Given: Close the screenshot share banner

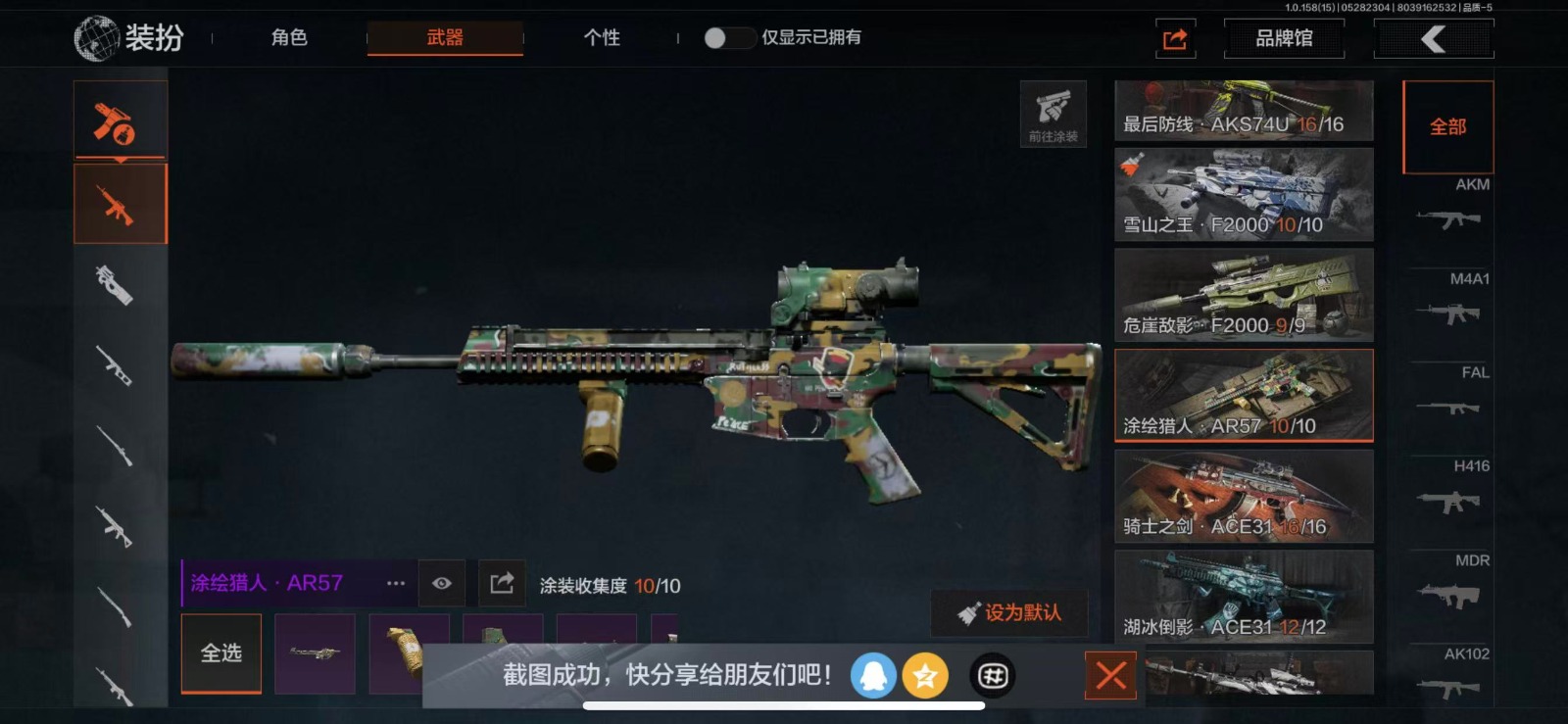Looking at the screenshot, I should [x=1110, y=675].
